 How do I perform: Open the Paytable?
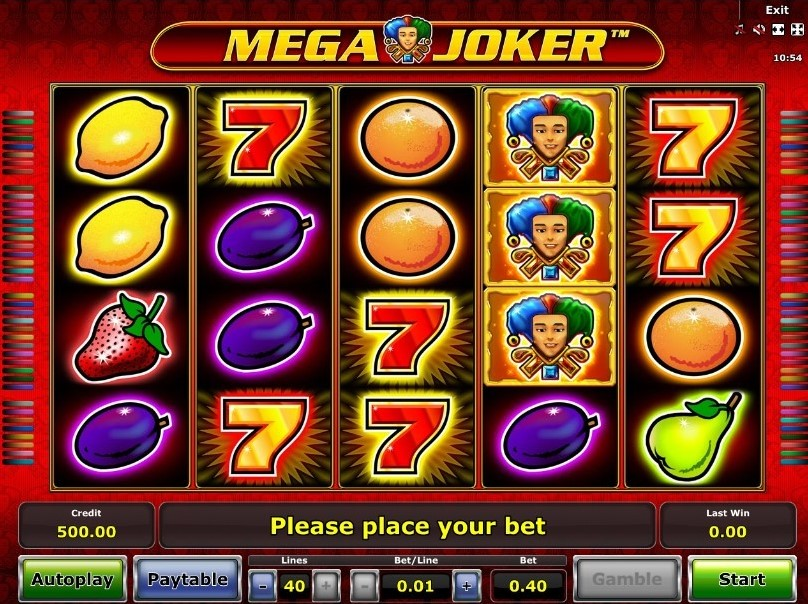[187, 579]
